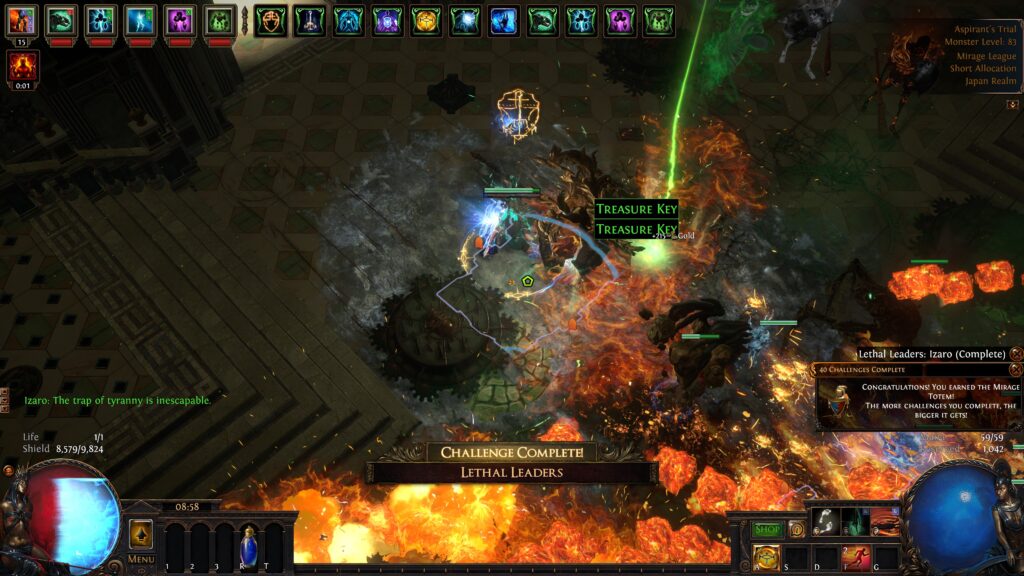Click the Challenge Complete Lethal Leaders banner
Viewport: 1024px width, 576px height.
pos(512,463)
